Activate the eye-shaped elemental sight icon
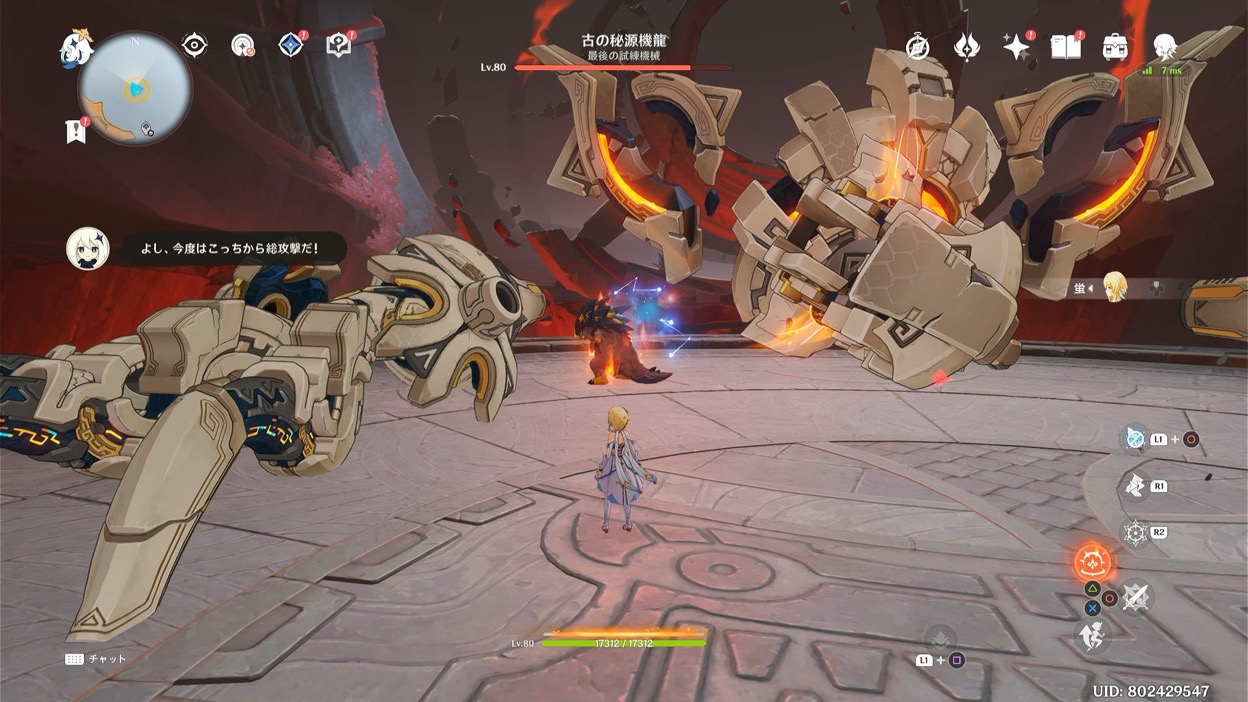 pos(194,45)
